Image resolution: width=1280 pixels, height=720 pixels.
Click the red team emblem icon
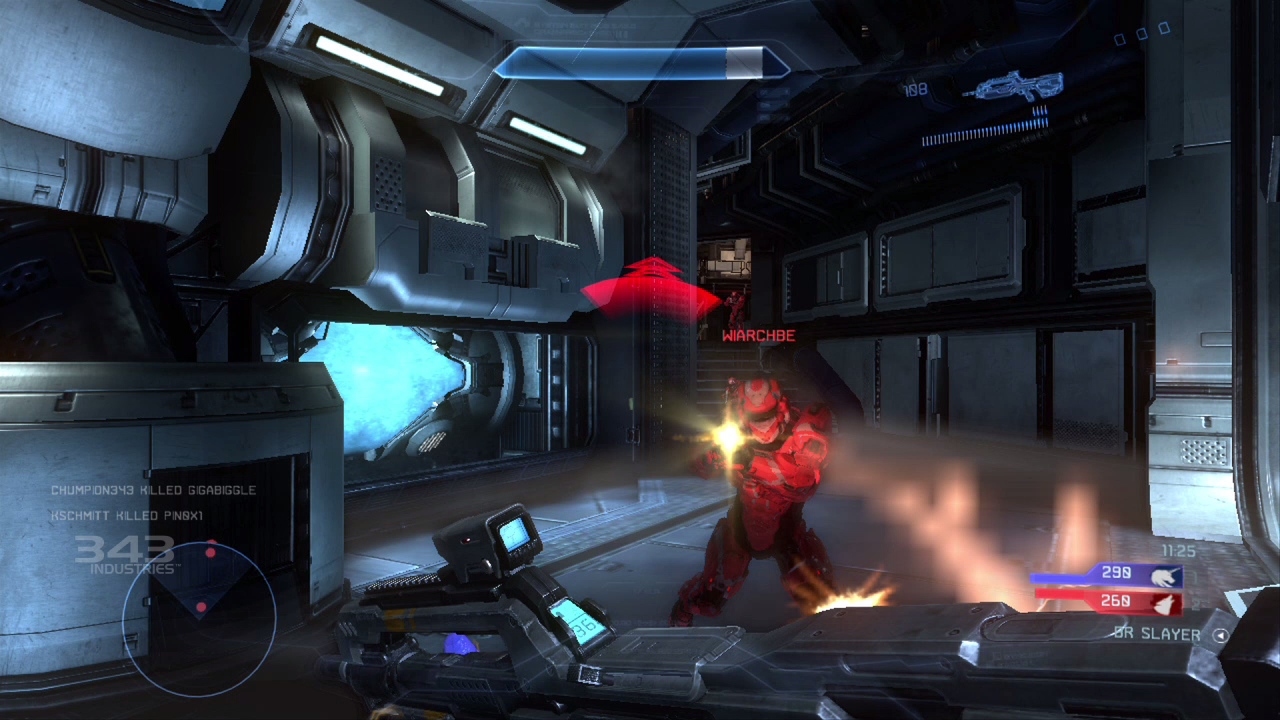tap(1165, 602)
